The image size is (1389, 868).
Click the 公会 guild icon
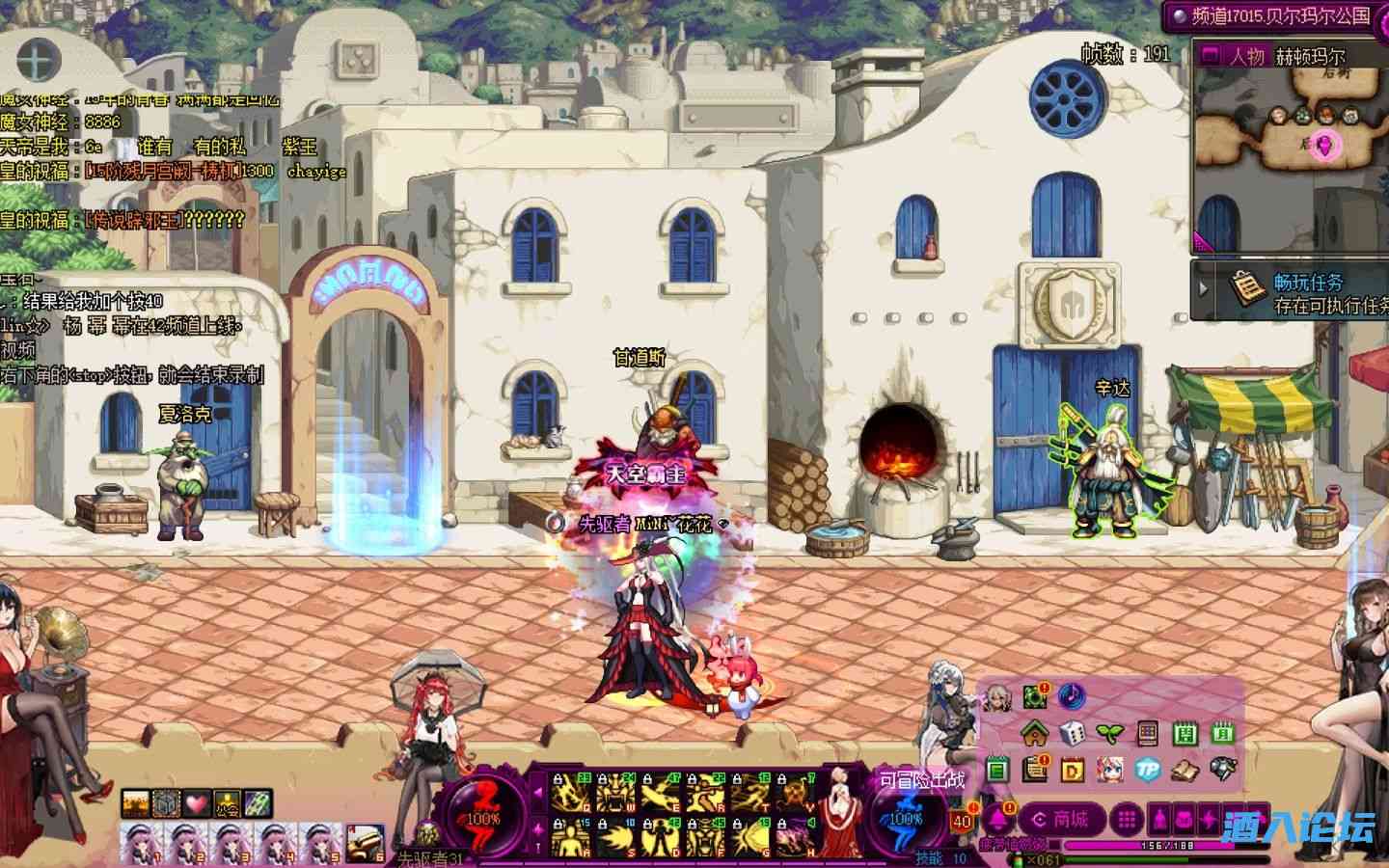pyautogui.click(x=228, y=802)
